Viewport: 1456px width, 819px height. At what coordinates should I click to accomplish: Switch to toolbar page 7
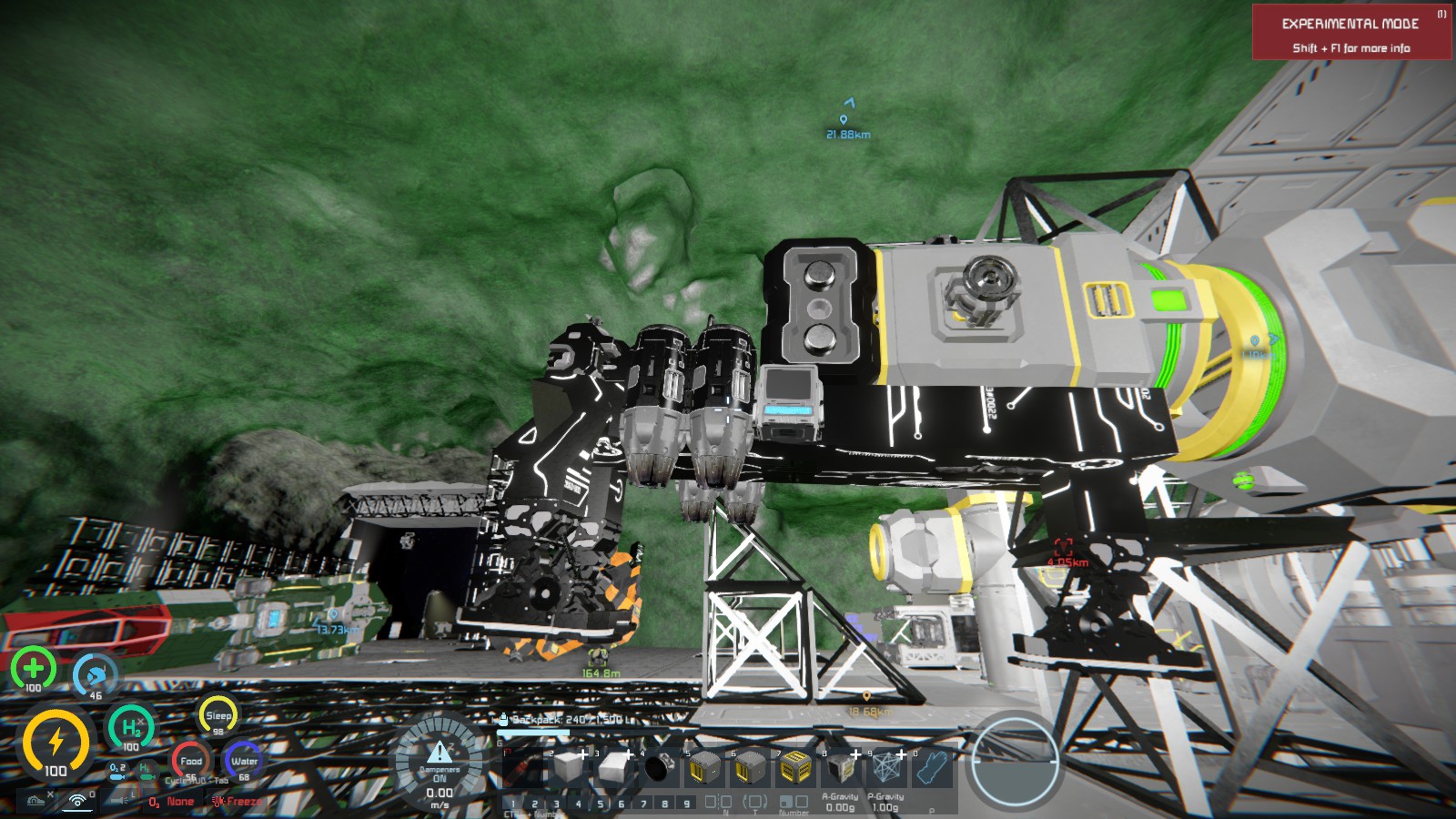pyautogui.click(x=643, y=804)
